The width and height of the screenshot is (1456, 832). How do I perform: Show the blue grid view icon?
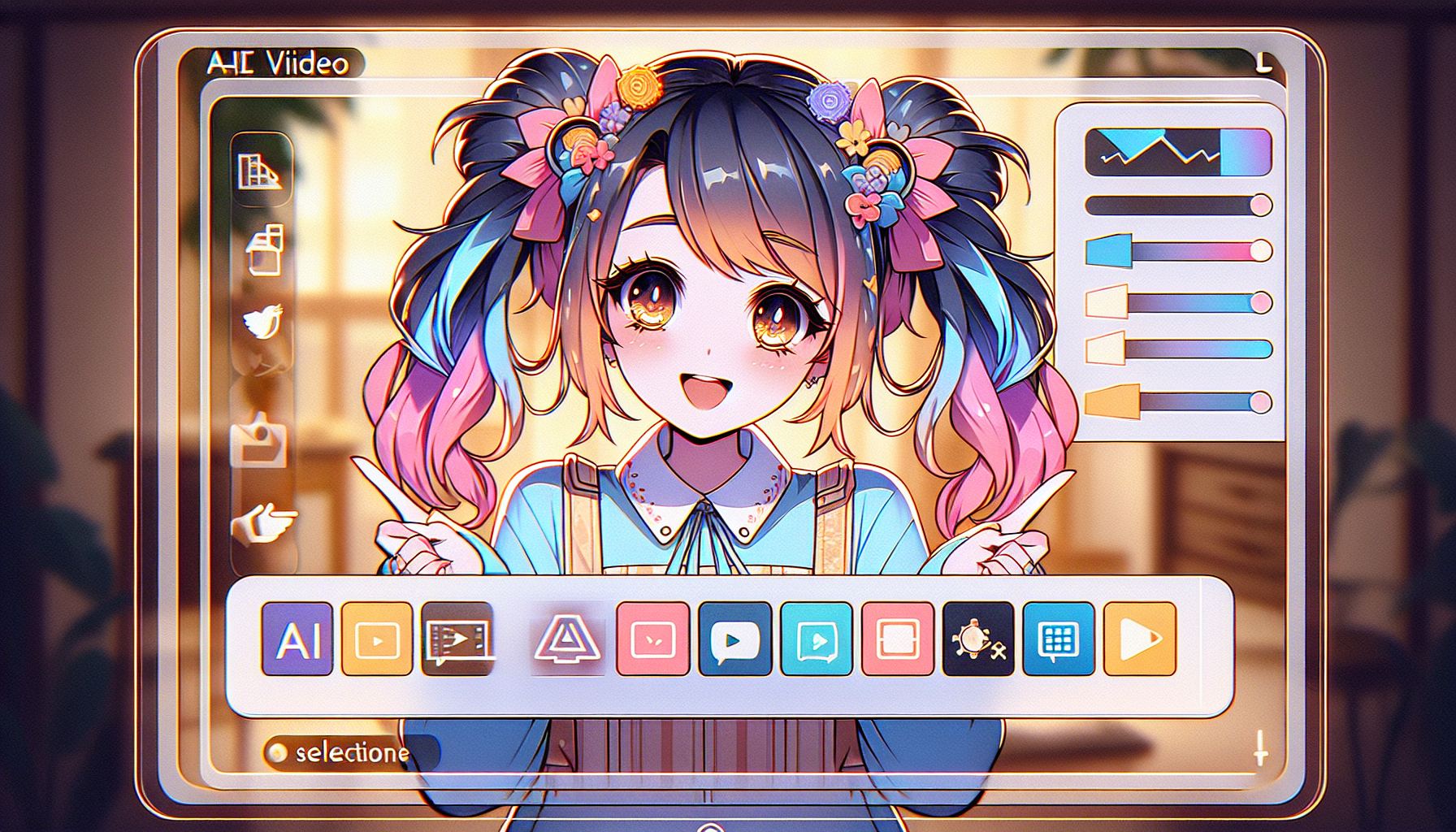coord(1058,639)
